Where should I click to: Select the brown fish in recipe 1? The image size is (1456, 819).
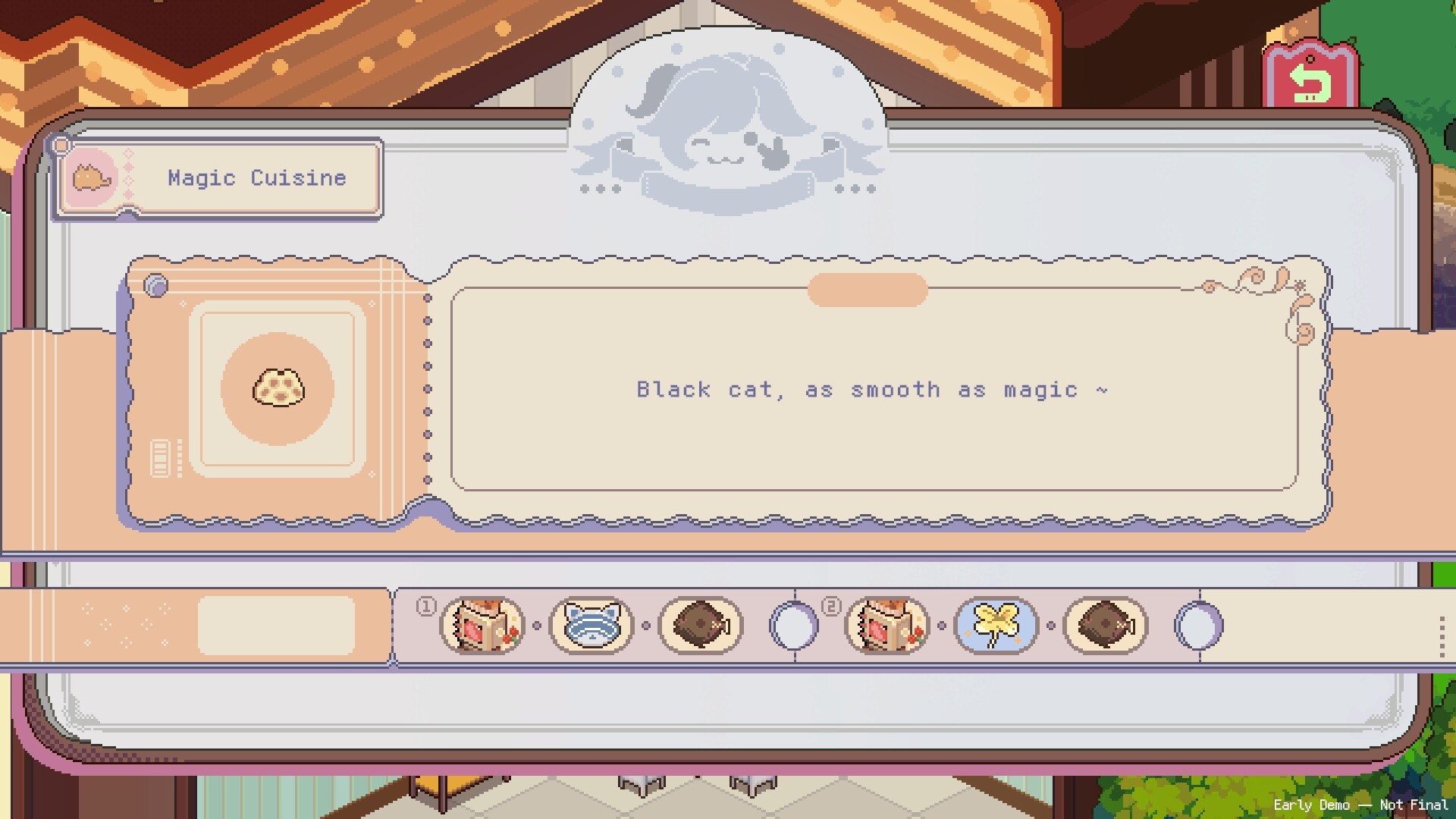(x=701, y=626)
